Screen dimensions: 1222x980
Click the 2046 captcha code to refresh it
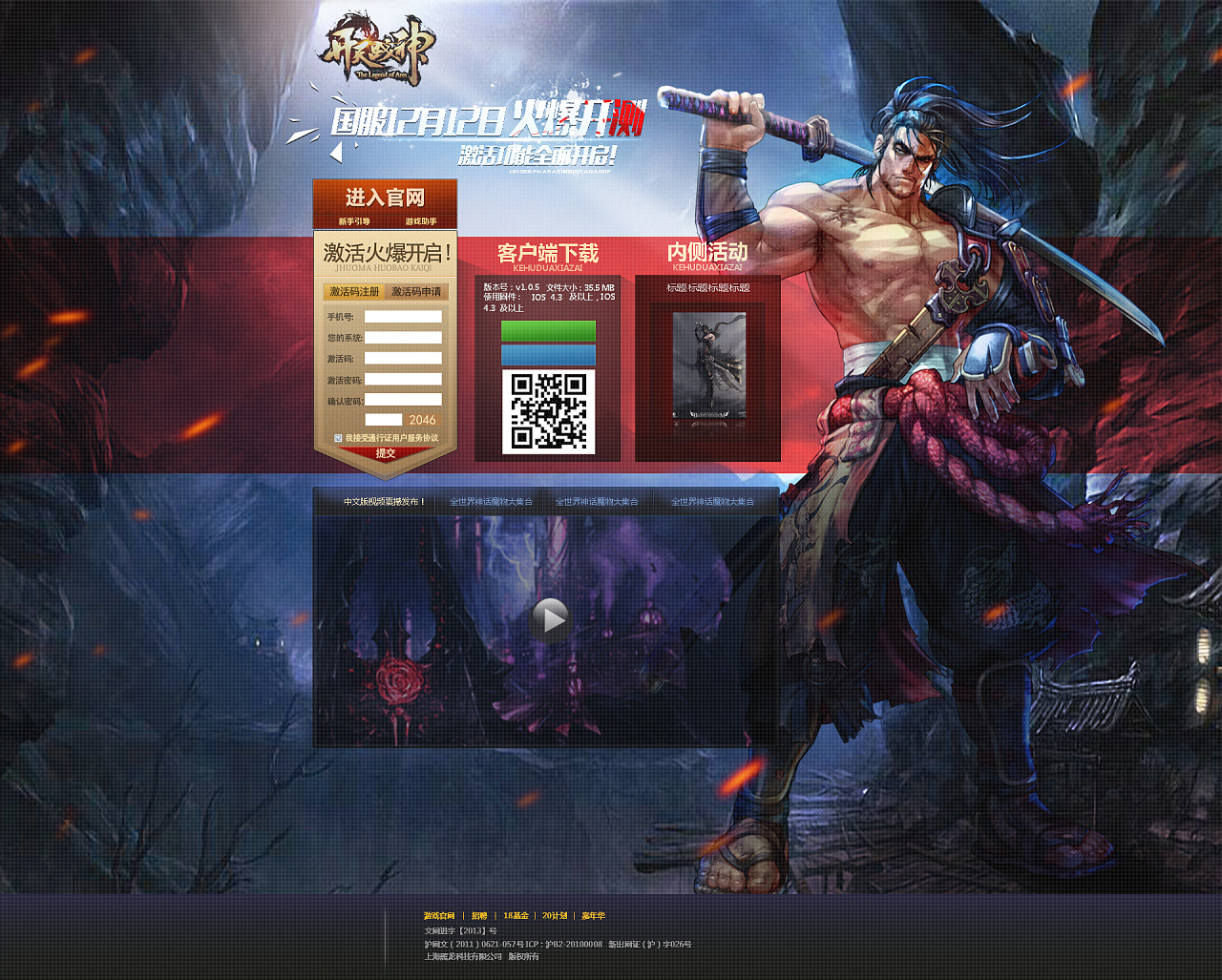pyautogui.click(x=423, y=419)
